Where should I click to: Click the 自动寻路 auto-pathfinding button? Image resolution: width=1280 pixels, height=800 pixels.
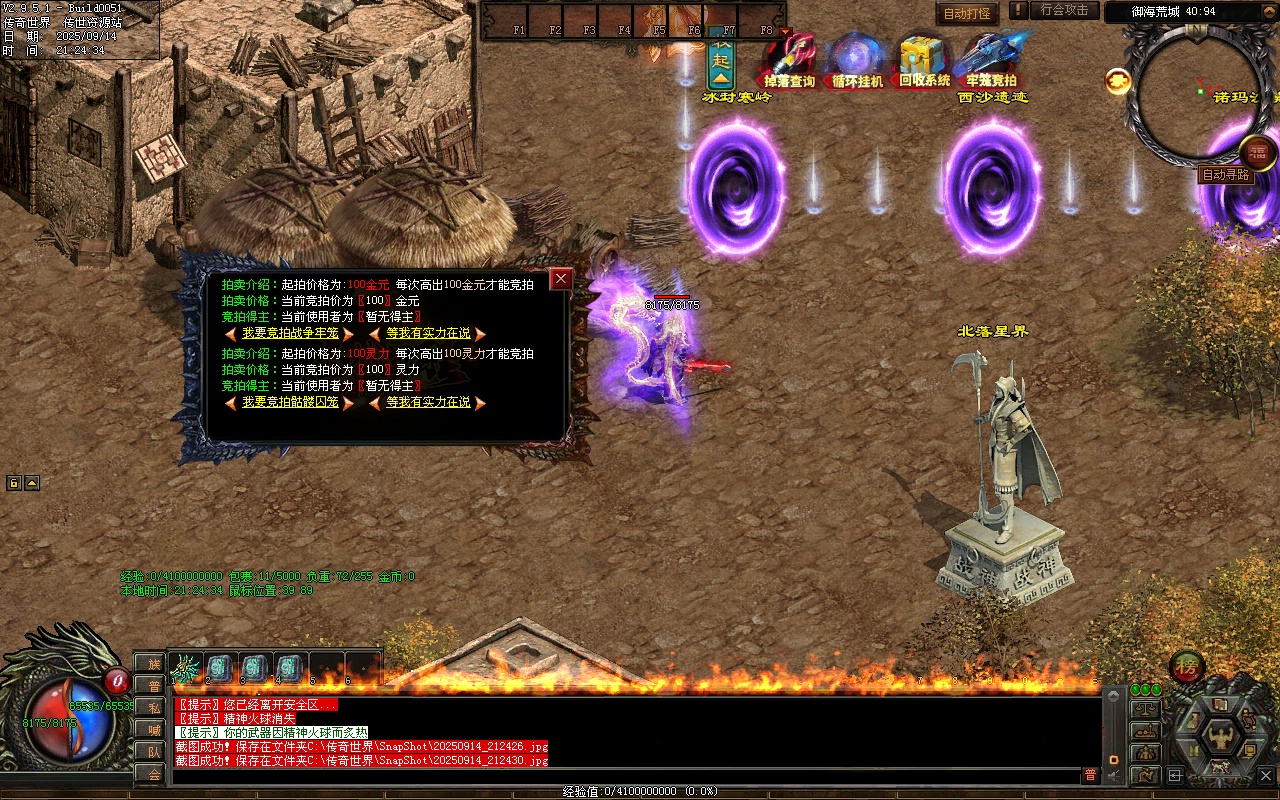[1225, 175]
